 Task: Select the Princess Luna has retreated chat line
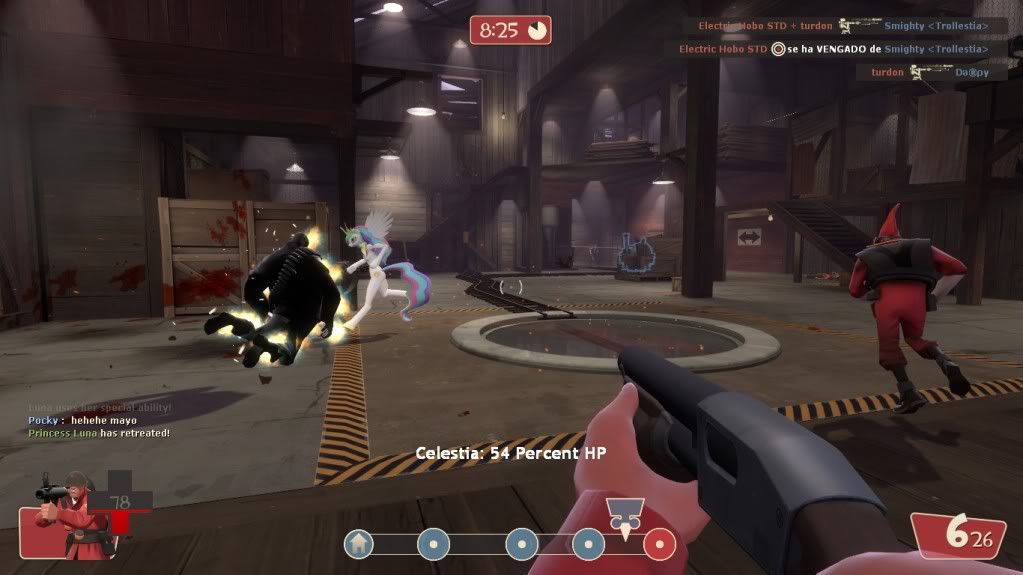(x=99, y=433)
